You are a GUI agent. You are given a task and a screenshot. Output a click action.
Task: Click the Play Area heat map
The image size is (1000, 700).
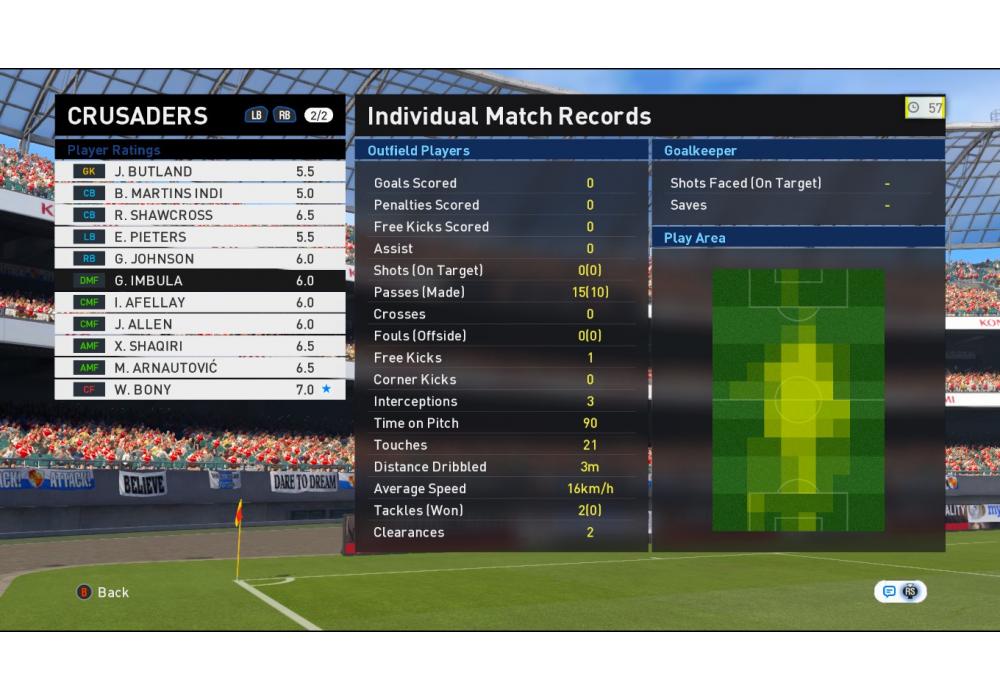(x=798, y=400)
